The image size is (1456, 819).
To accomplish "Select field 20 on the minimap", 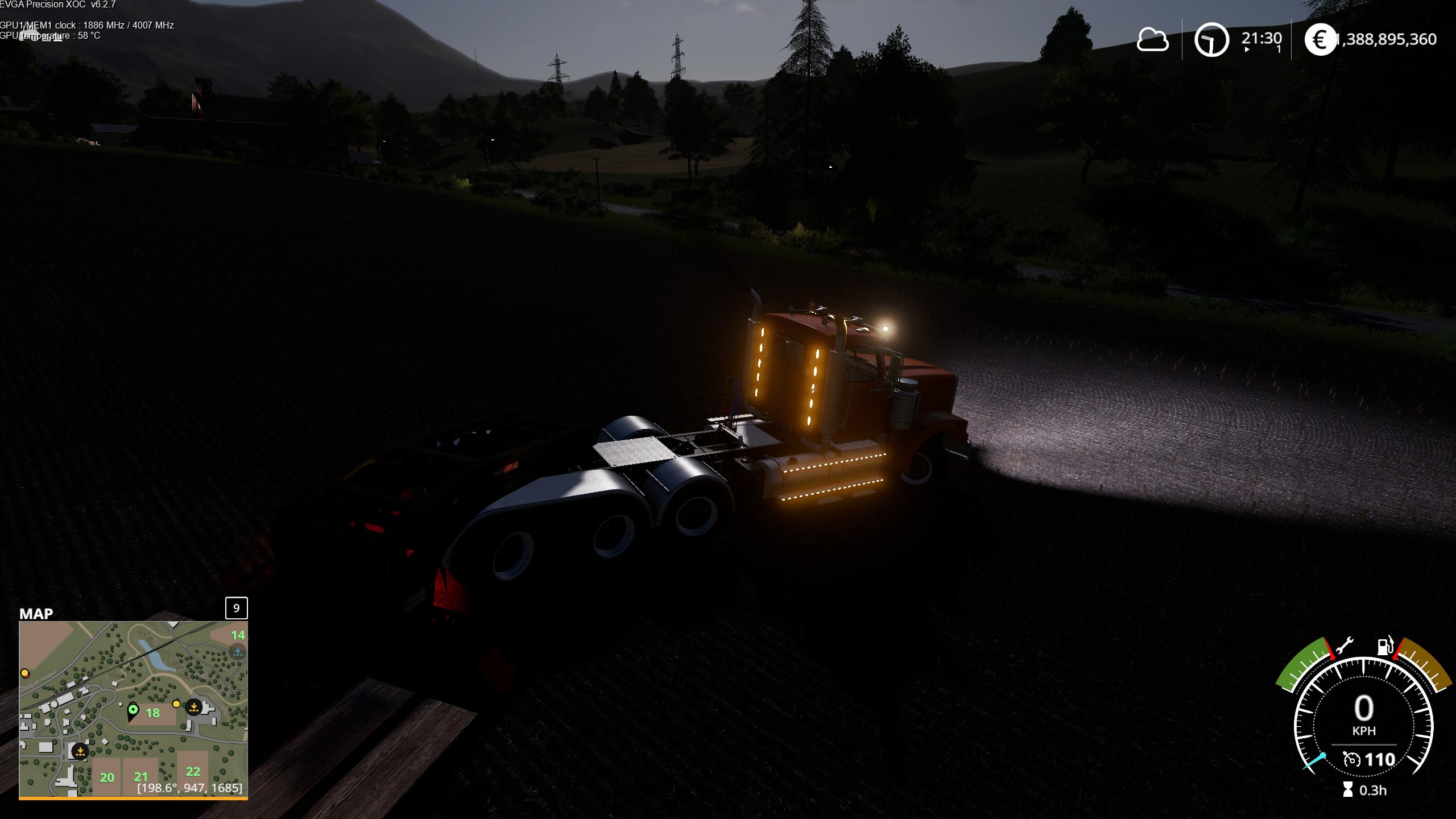I will tap(107, 777).
